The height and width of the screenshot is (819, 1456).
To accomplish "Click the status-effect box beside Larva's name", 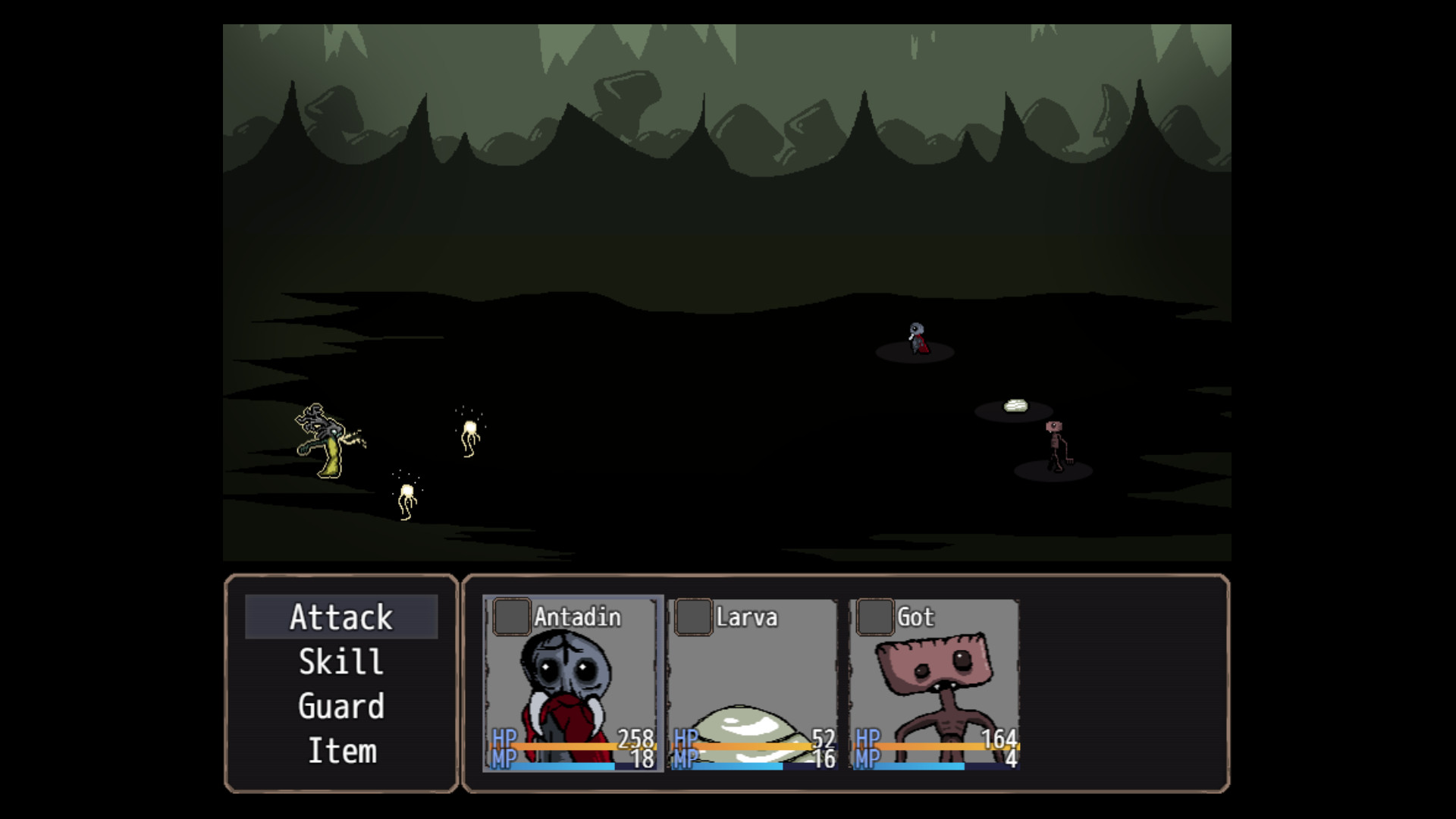I will [693, 617].
